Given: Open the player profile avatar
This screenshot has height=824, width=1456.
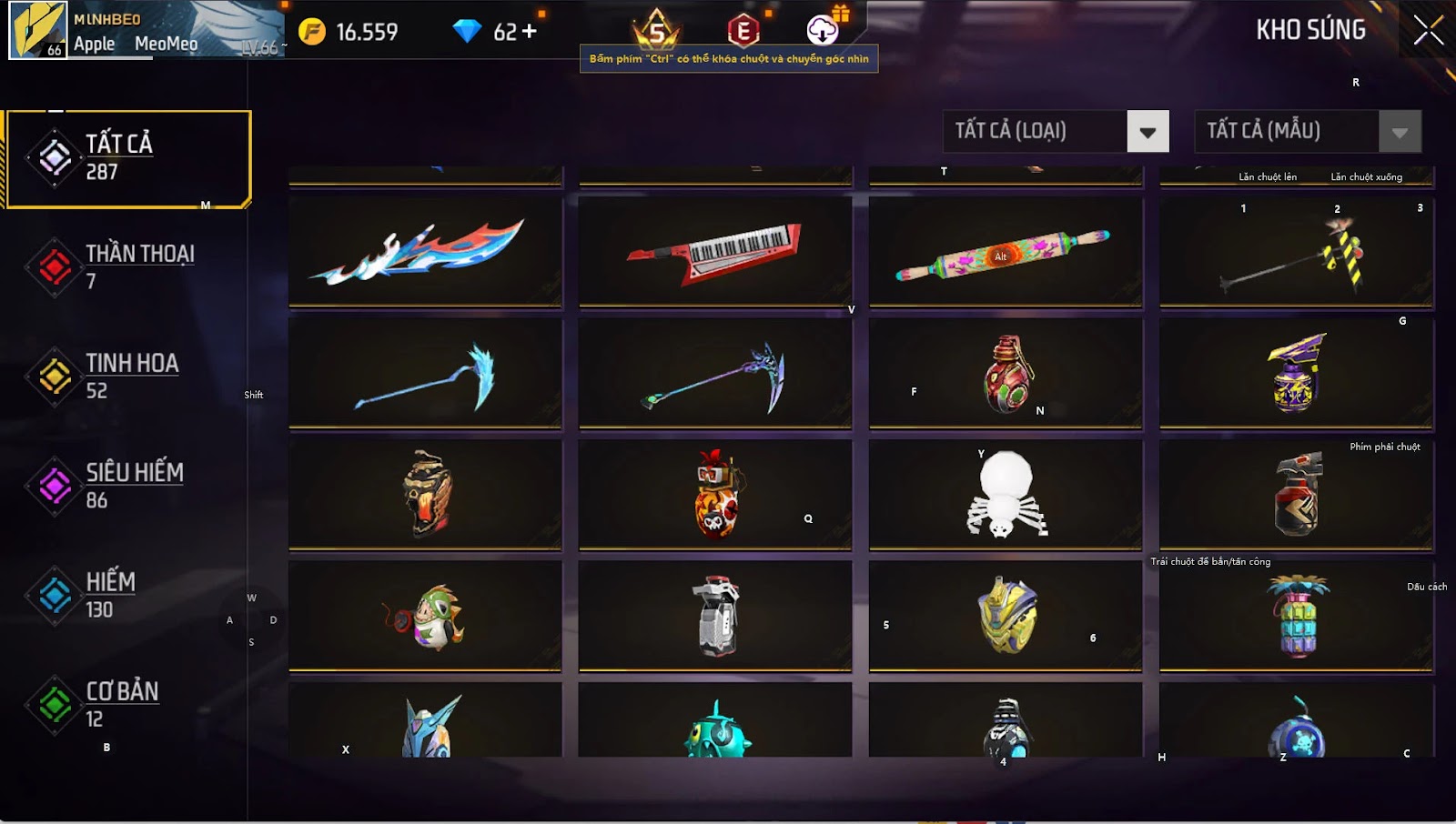Looking at the screenshot, I should [38, 30].
